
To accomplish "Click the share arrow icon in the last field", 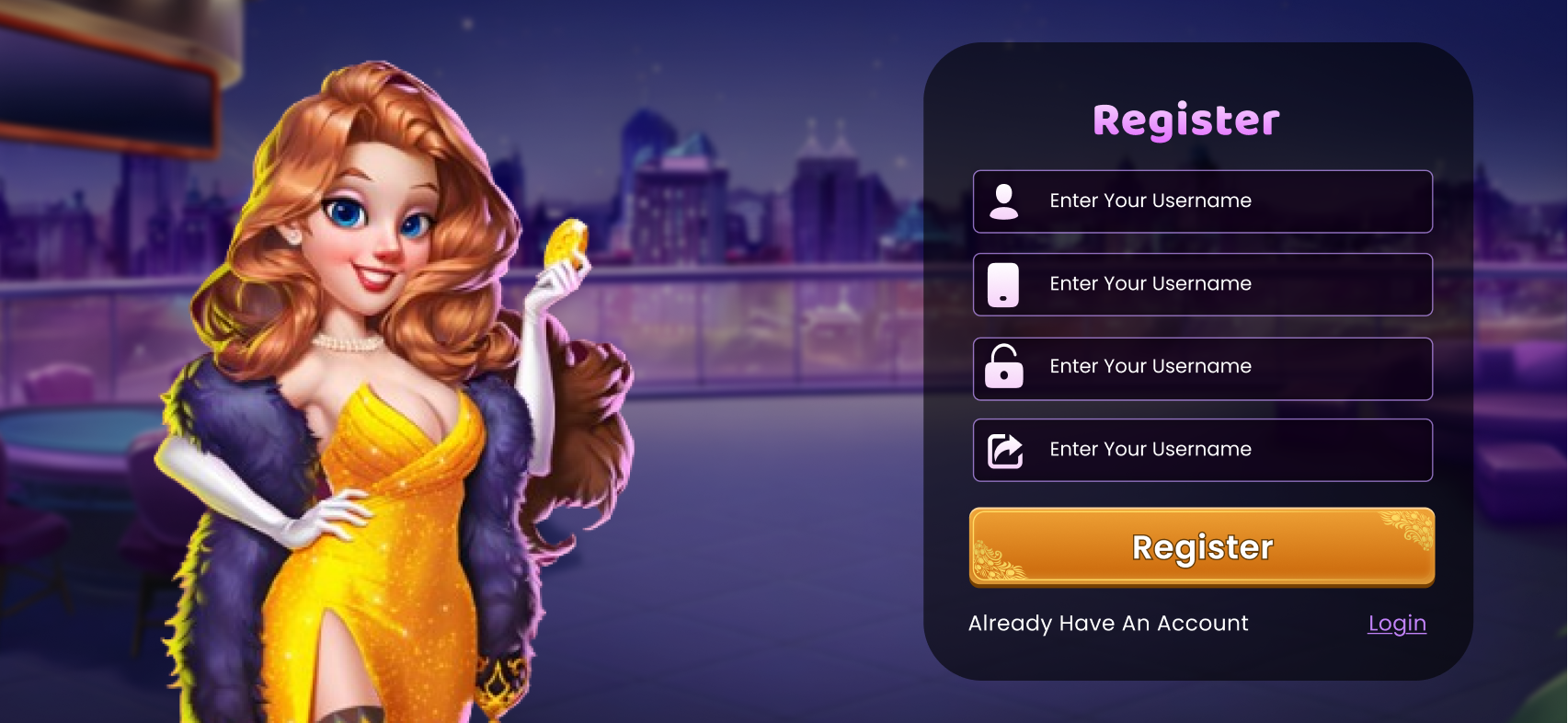I will coord(1006,450).
